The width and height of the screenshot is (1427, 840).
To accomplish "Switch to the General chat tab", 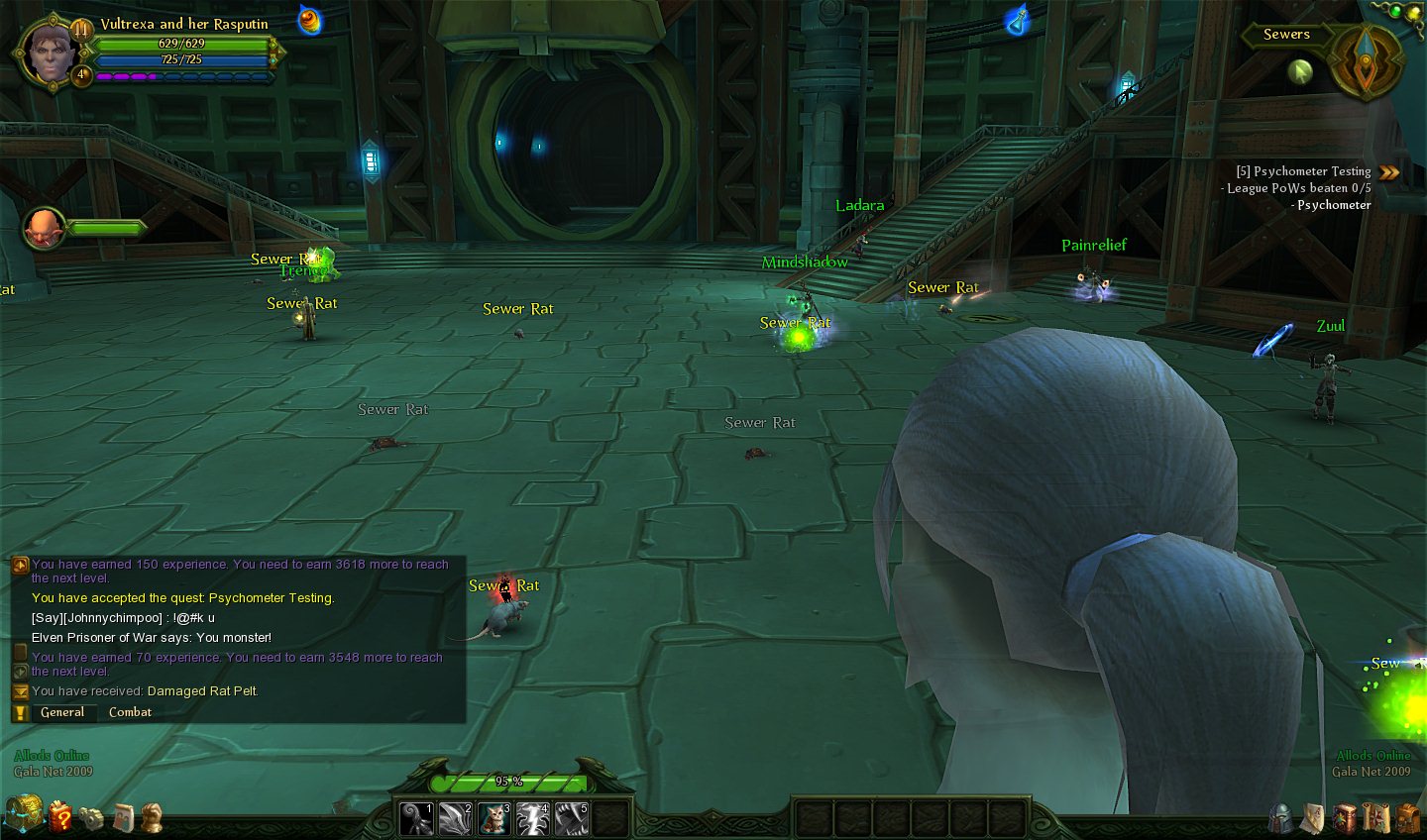I will click(62, 712).
